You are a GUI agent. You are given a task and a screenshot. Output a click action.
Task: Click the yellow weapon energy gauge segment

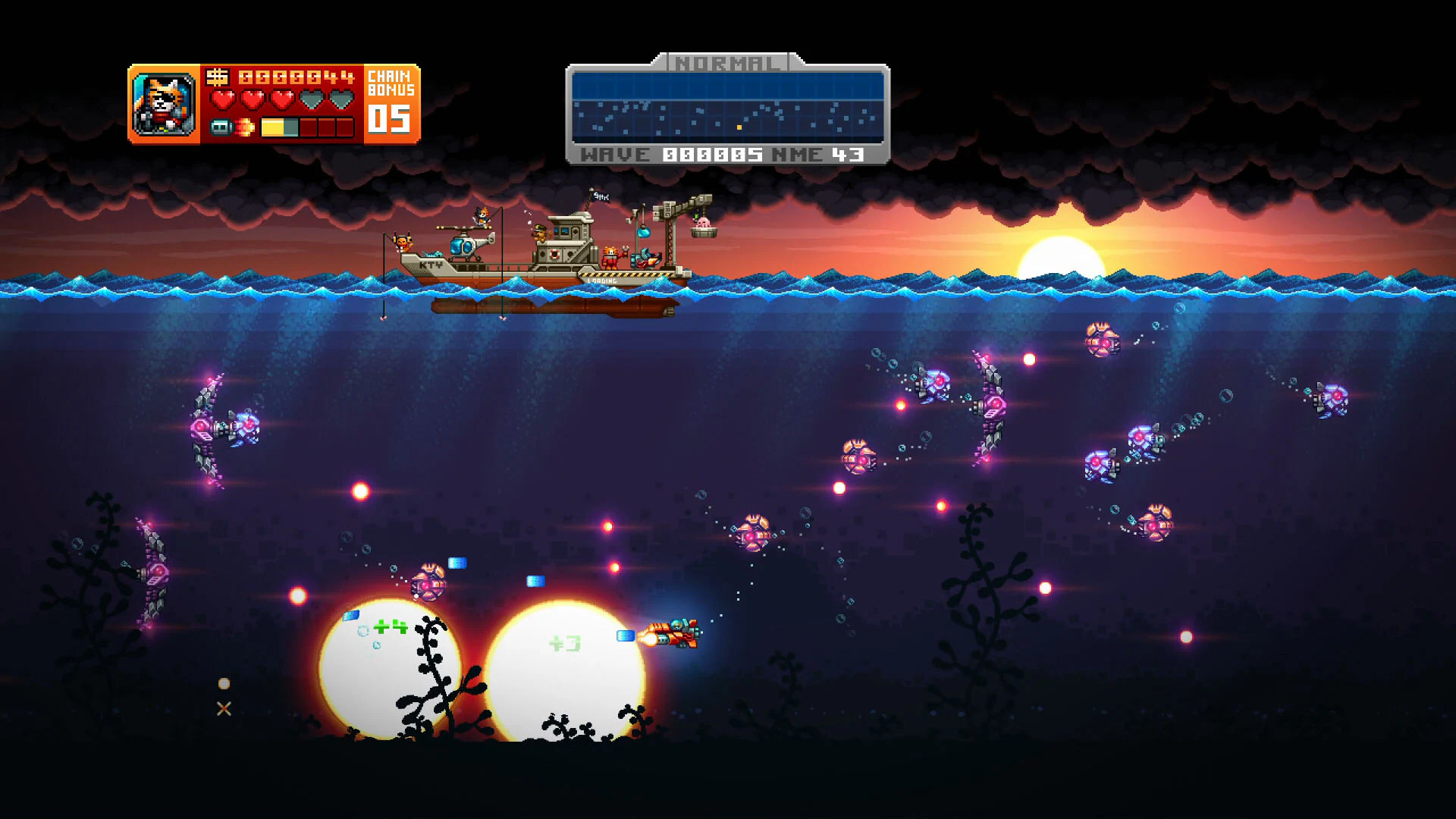(x=271, y=127)
